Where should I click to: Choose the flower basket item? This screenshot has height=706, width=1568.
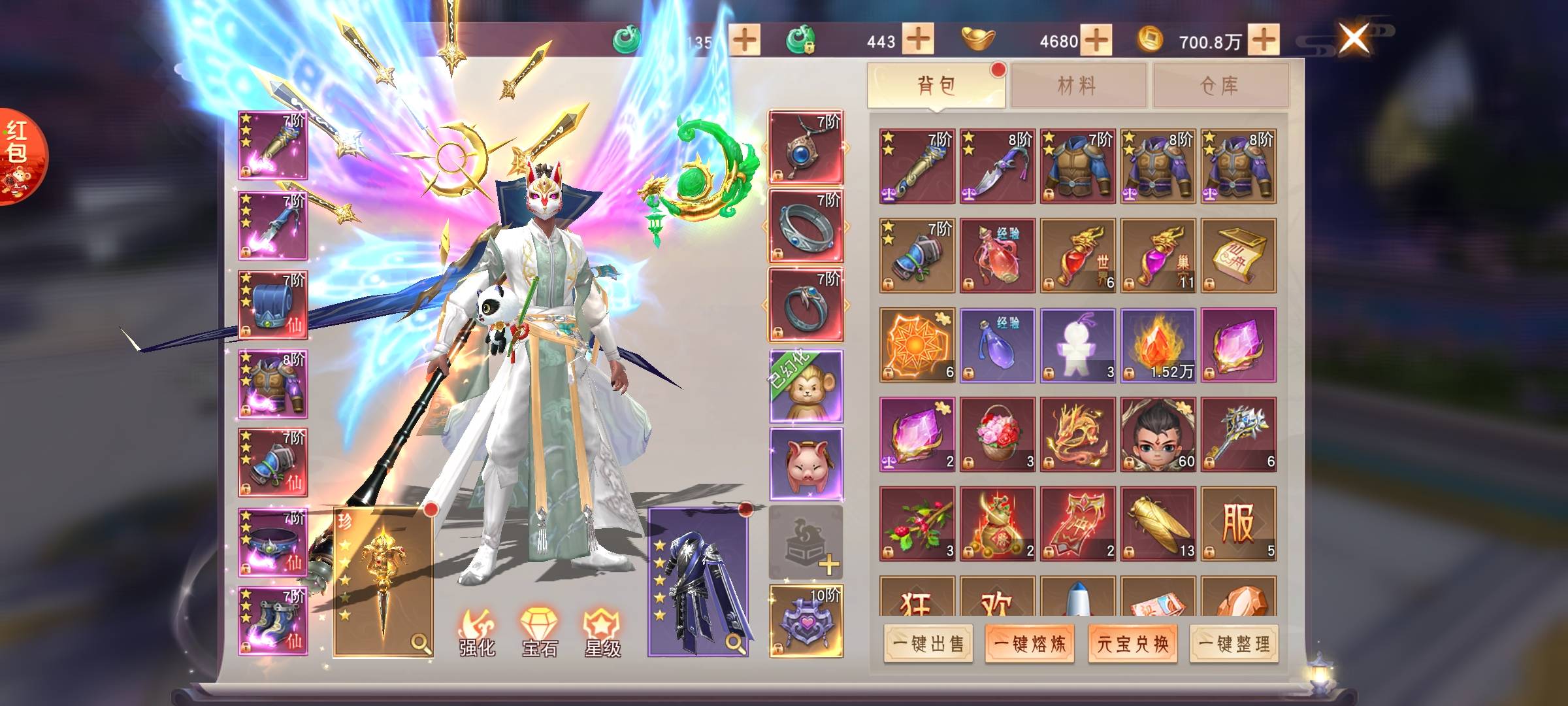click(x=998, y=434)
